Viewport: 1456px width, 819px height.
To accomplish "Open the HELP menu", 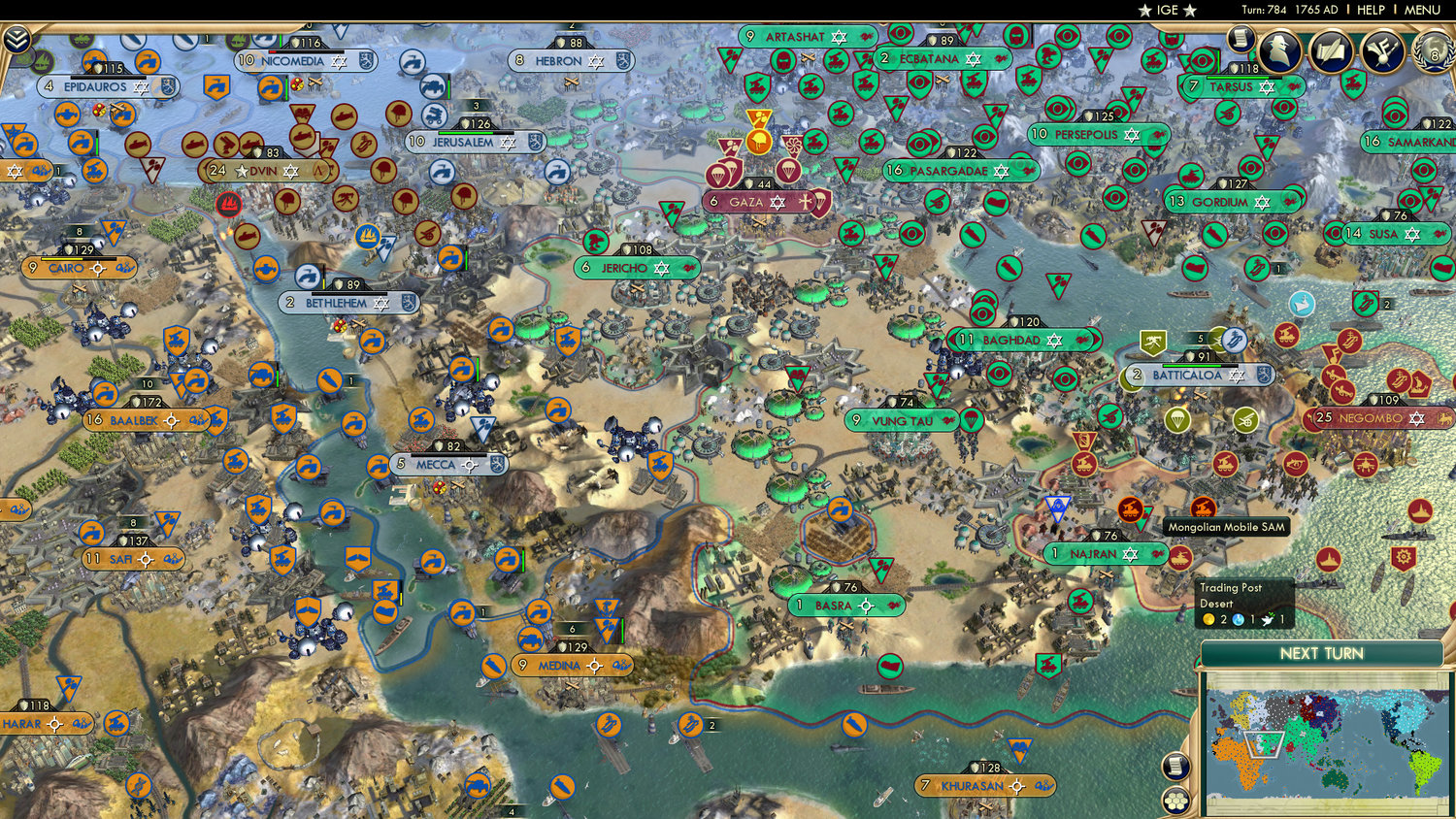I will coord(1374,10).
